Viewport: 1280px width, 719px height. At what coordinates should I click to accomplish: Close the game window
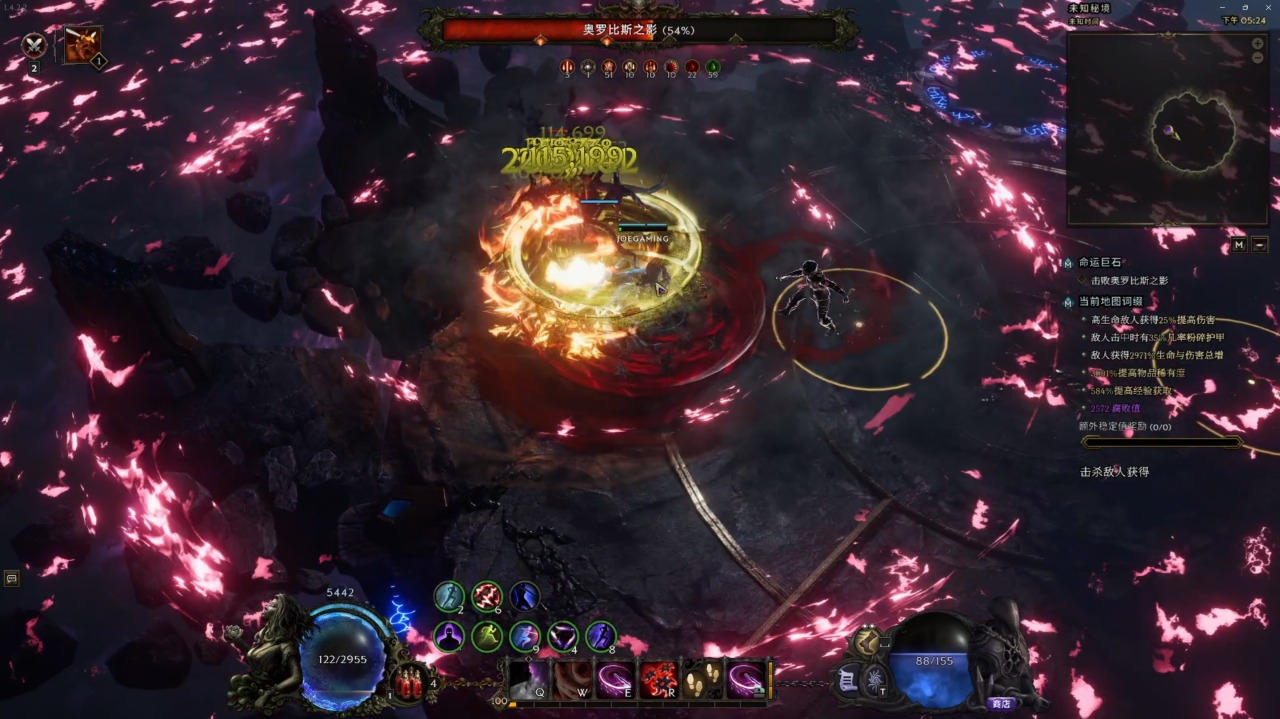(1267, 7)
